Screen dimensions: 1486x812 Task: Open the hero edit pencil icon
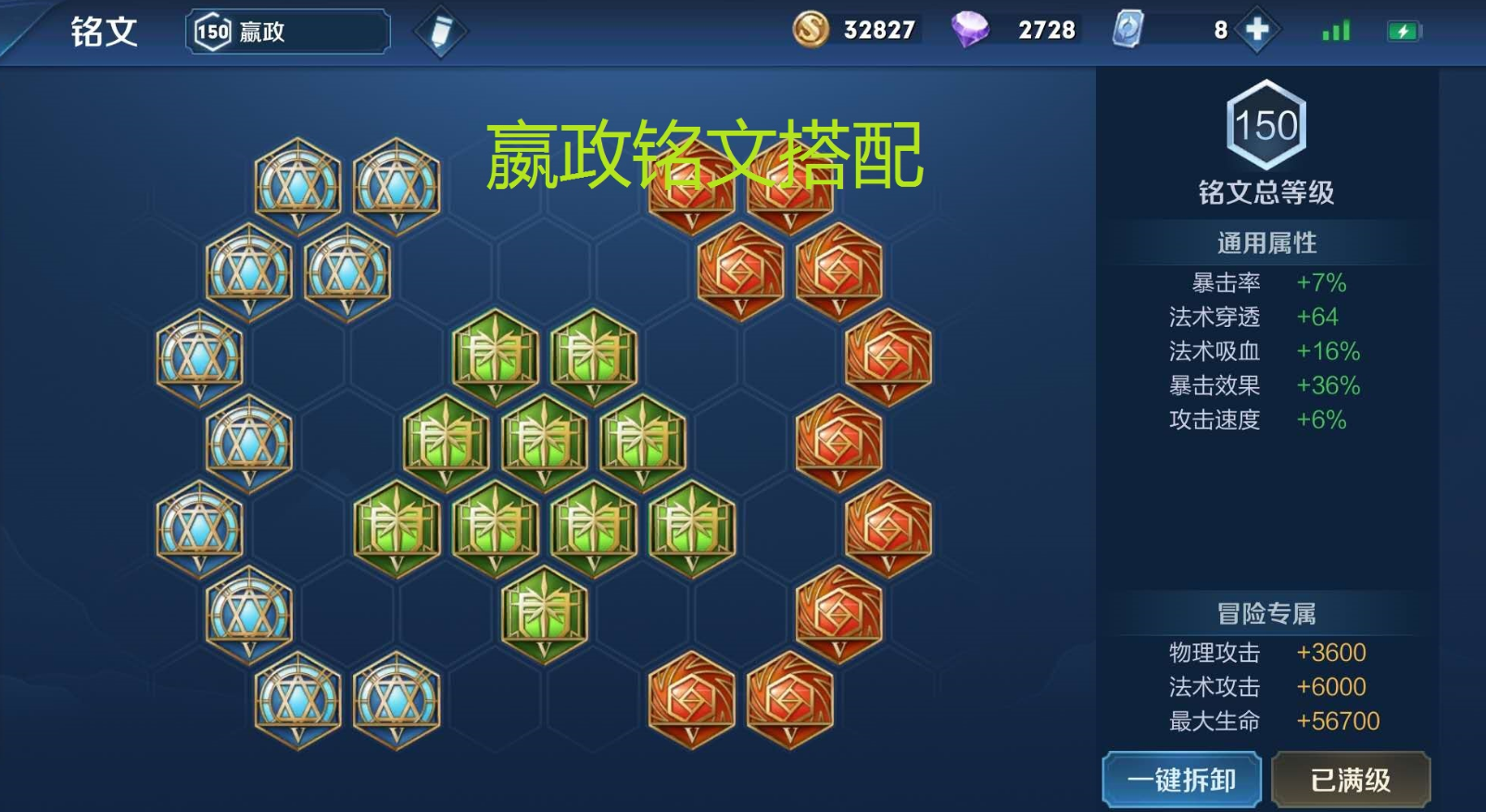(x=441, y=30)
